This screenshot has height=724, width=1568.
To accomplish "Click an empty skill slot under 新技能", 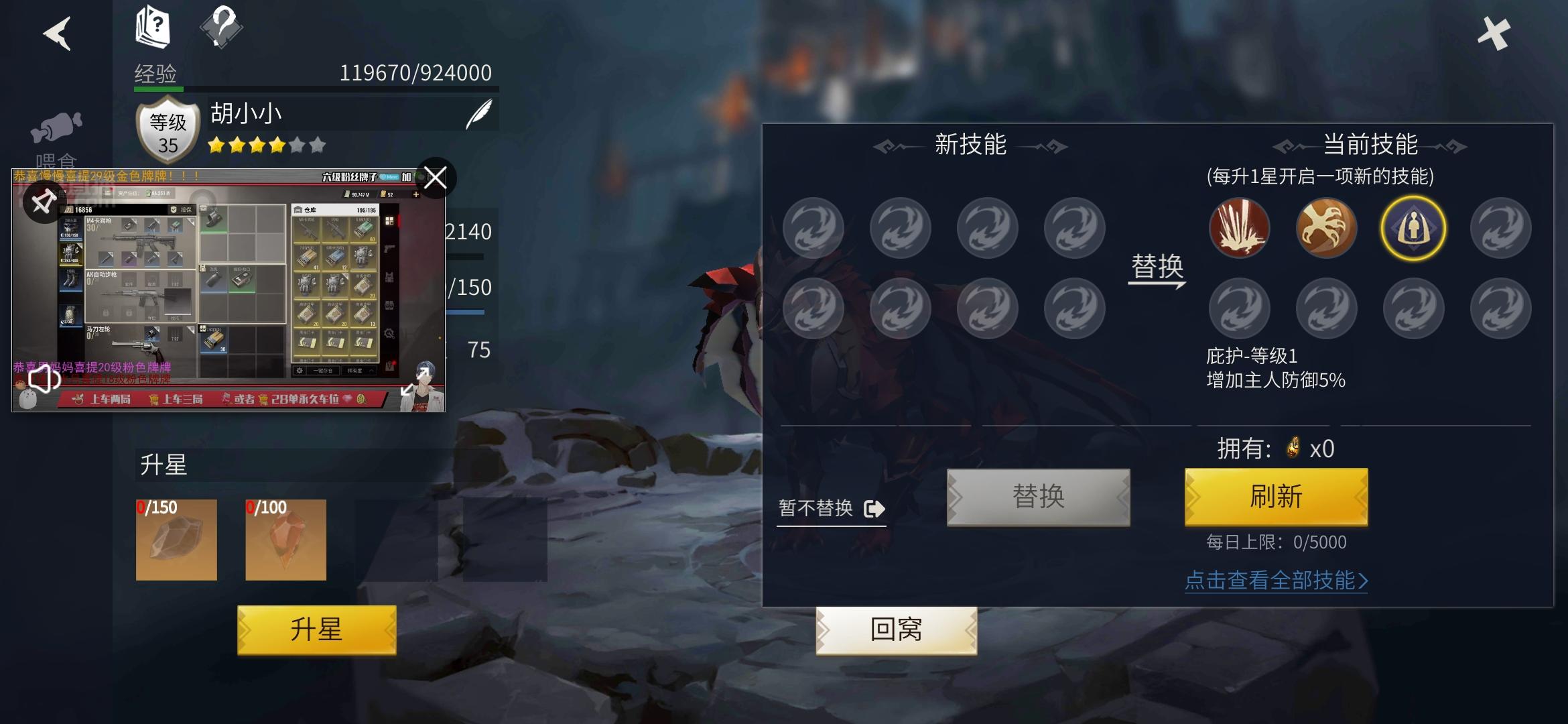I will click(x=814, y=228).
